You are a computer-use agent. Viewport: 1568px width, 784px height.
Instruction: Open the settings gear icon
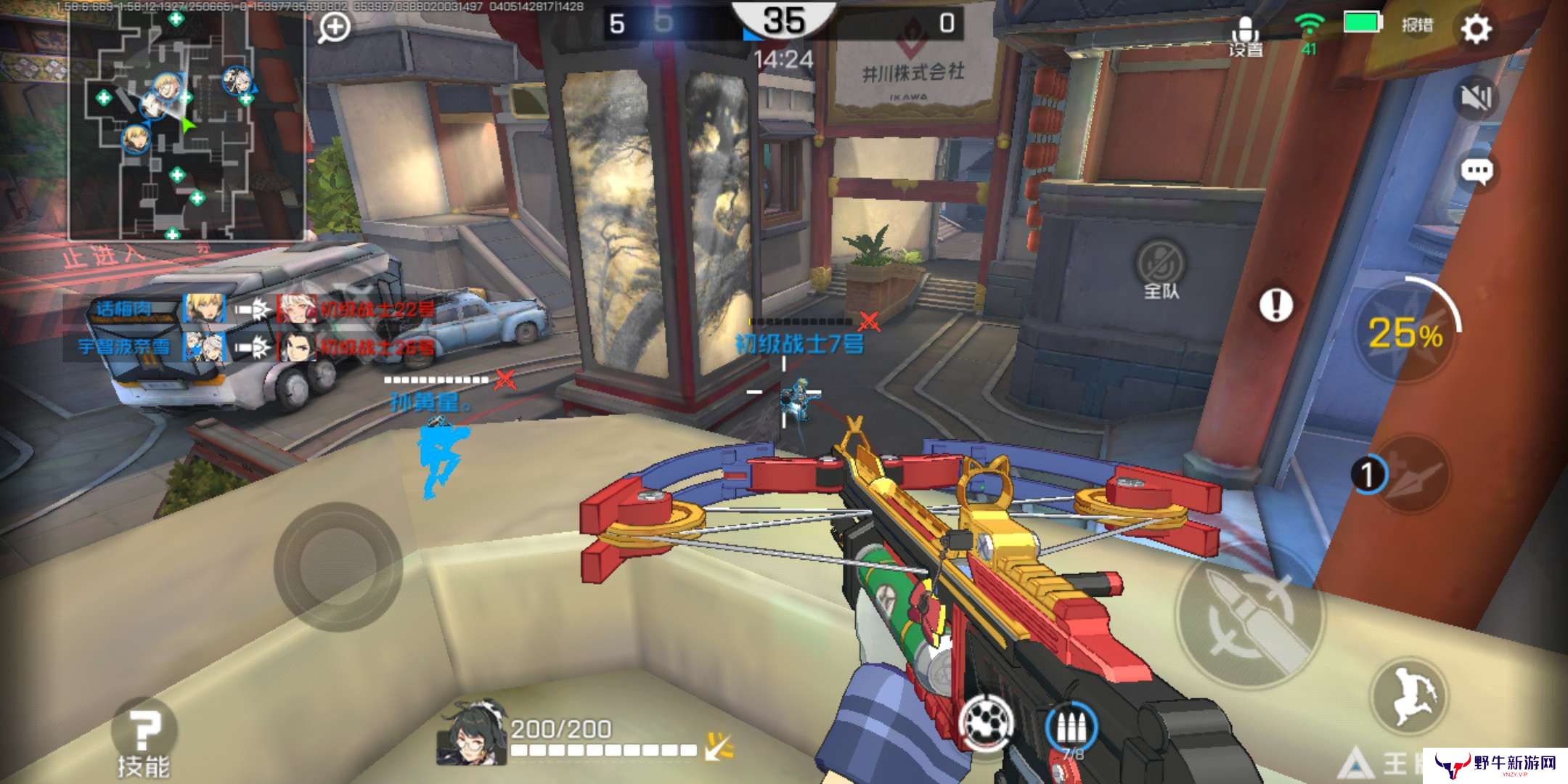click(x=1476, y=29)
